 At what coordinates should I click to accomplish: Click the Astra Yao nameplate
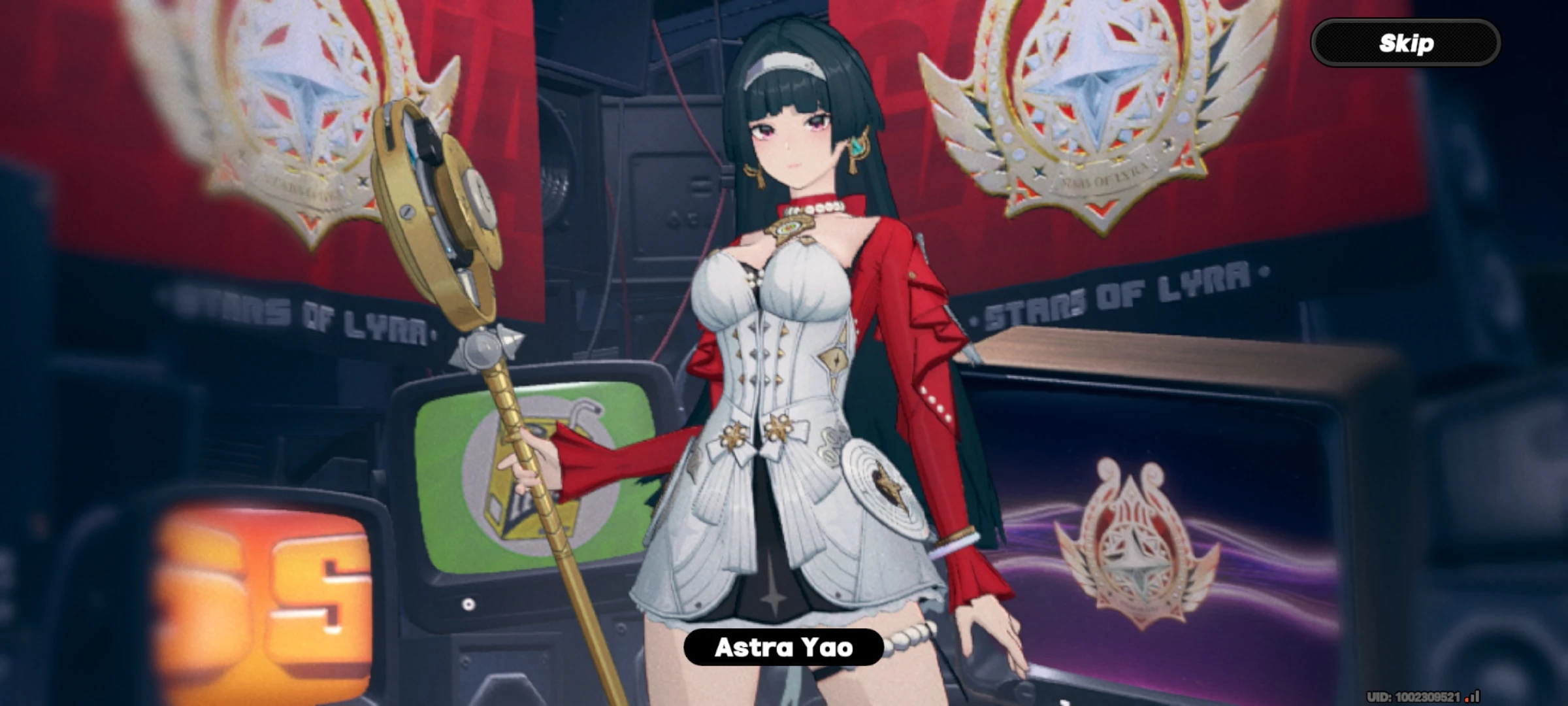tap(784, 648)
